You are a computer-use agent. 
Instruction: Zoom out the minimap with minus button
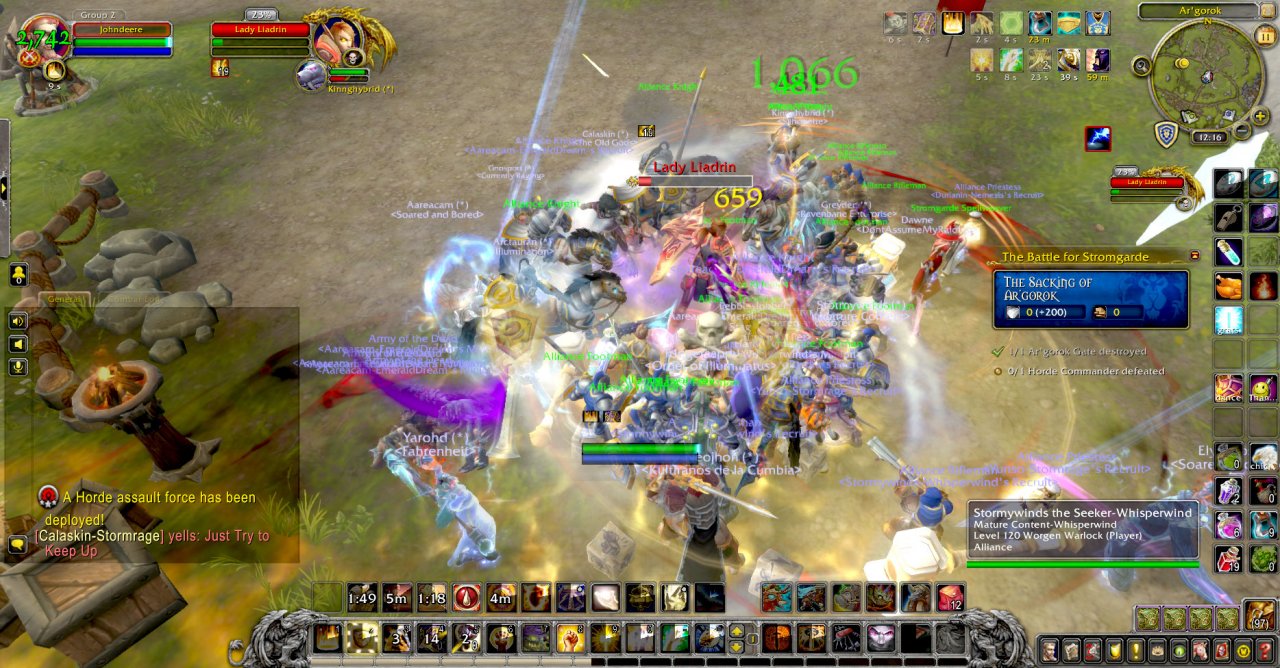[x=1241, y=131]
